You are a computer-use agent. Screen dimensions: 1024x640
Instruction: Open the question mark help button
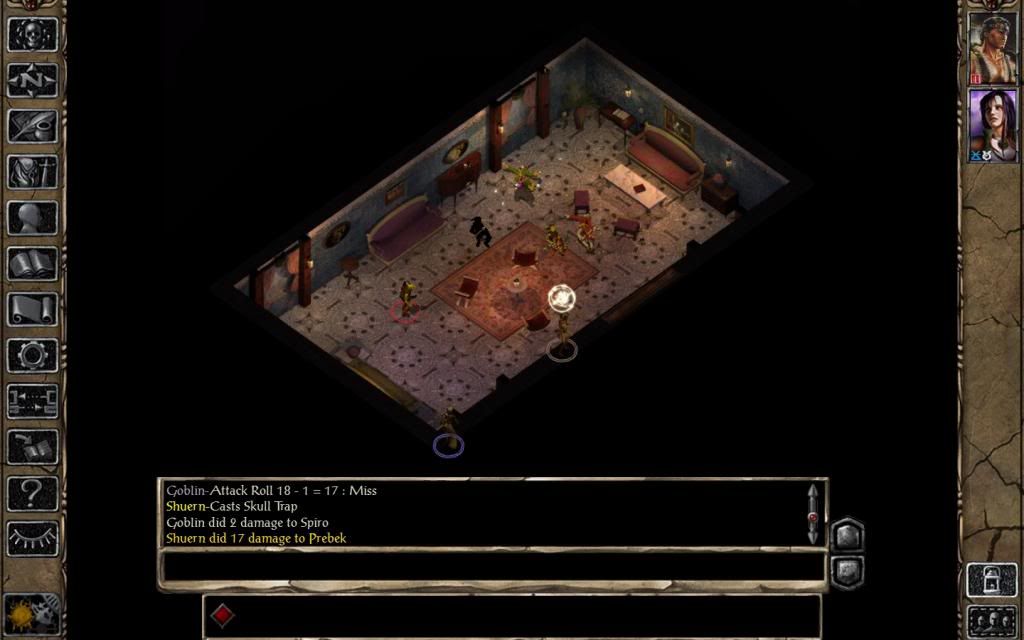coord(33,493)
